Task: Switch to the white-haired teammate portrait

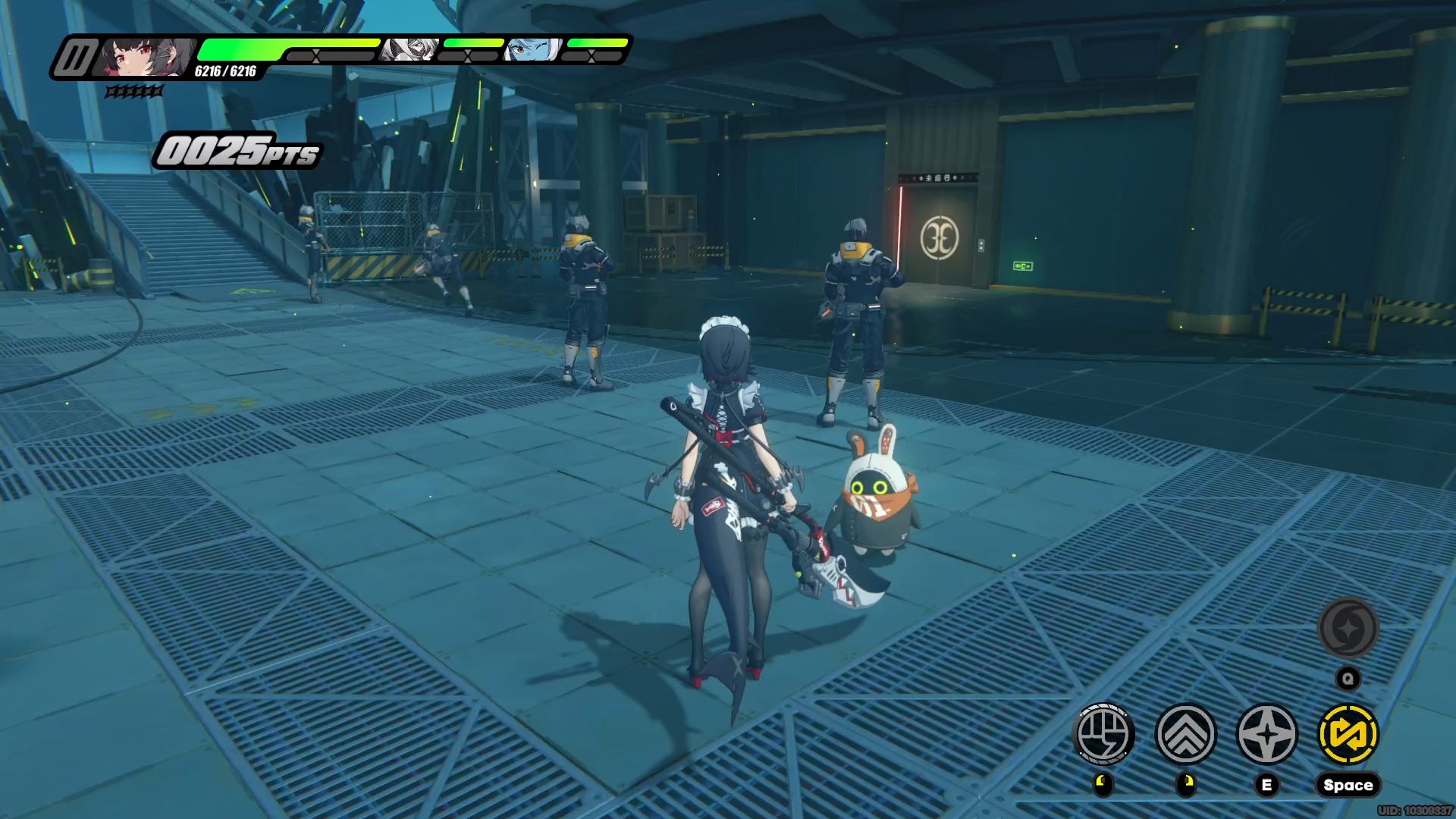Action: click(409, 51)
